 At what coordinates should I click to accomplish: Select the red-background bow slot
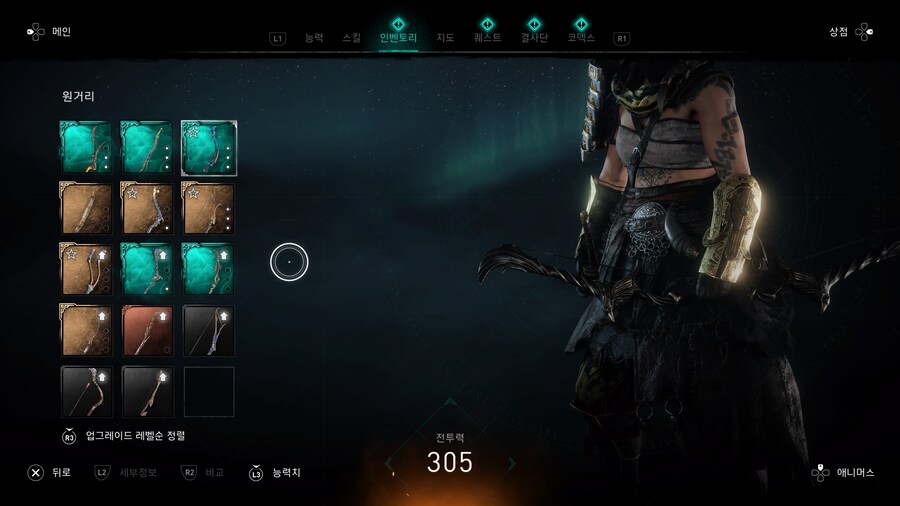pos(147,331)
